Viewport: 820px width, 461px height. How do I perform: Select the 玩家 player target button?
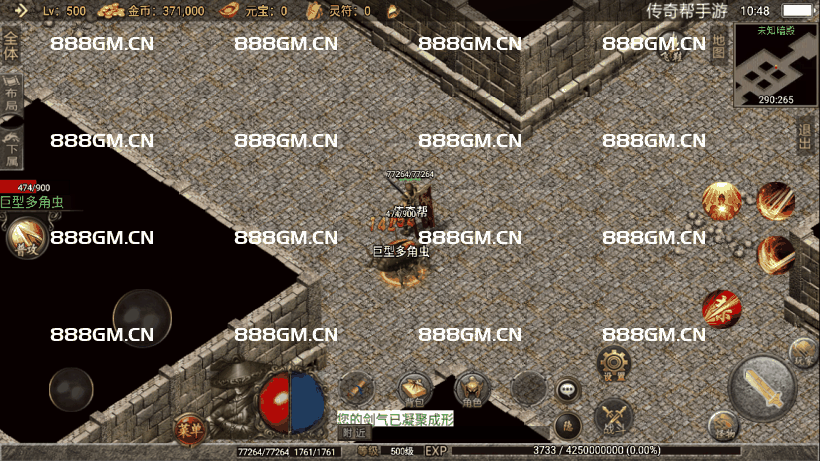tap(802, 351)
